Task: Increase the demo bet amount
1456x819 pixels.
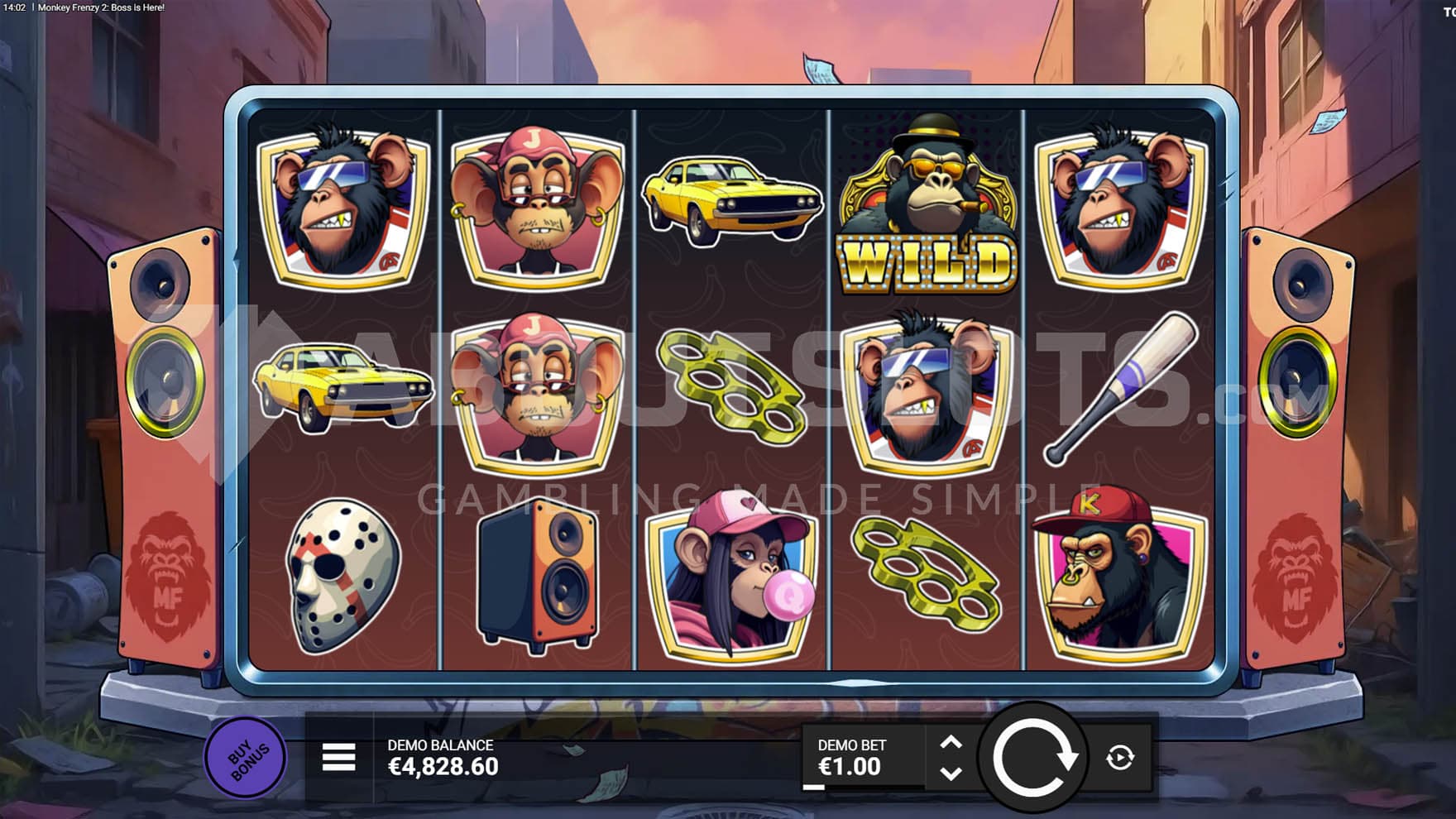Action: 951,742
